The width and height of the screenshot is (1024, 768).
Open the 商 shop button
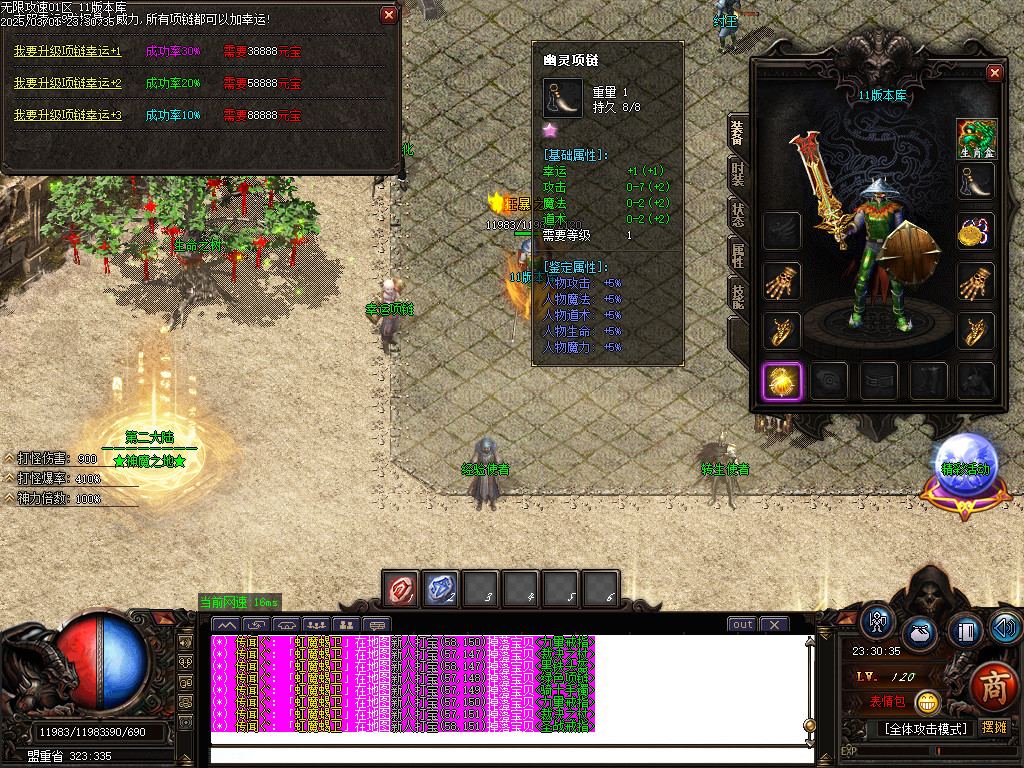(993, 689)
